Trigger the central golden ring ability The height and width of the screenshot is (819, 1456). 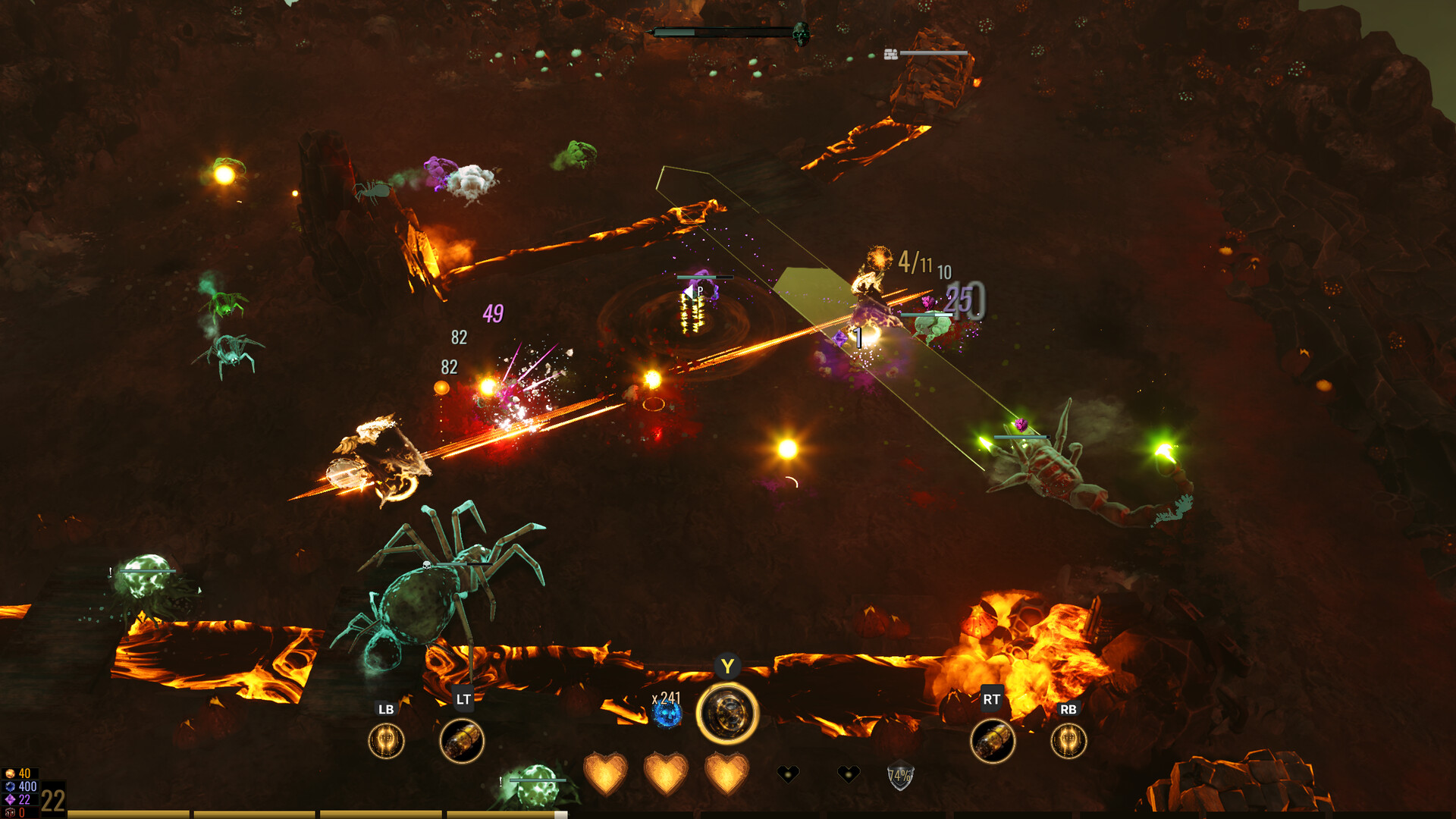(x=727, y=714)
